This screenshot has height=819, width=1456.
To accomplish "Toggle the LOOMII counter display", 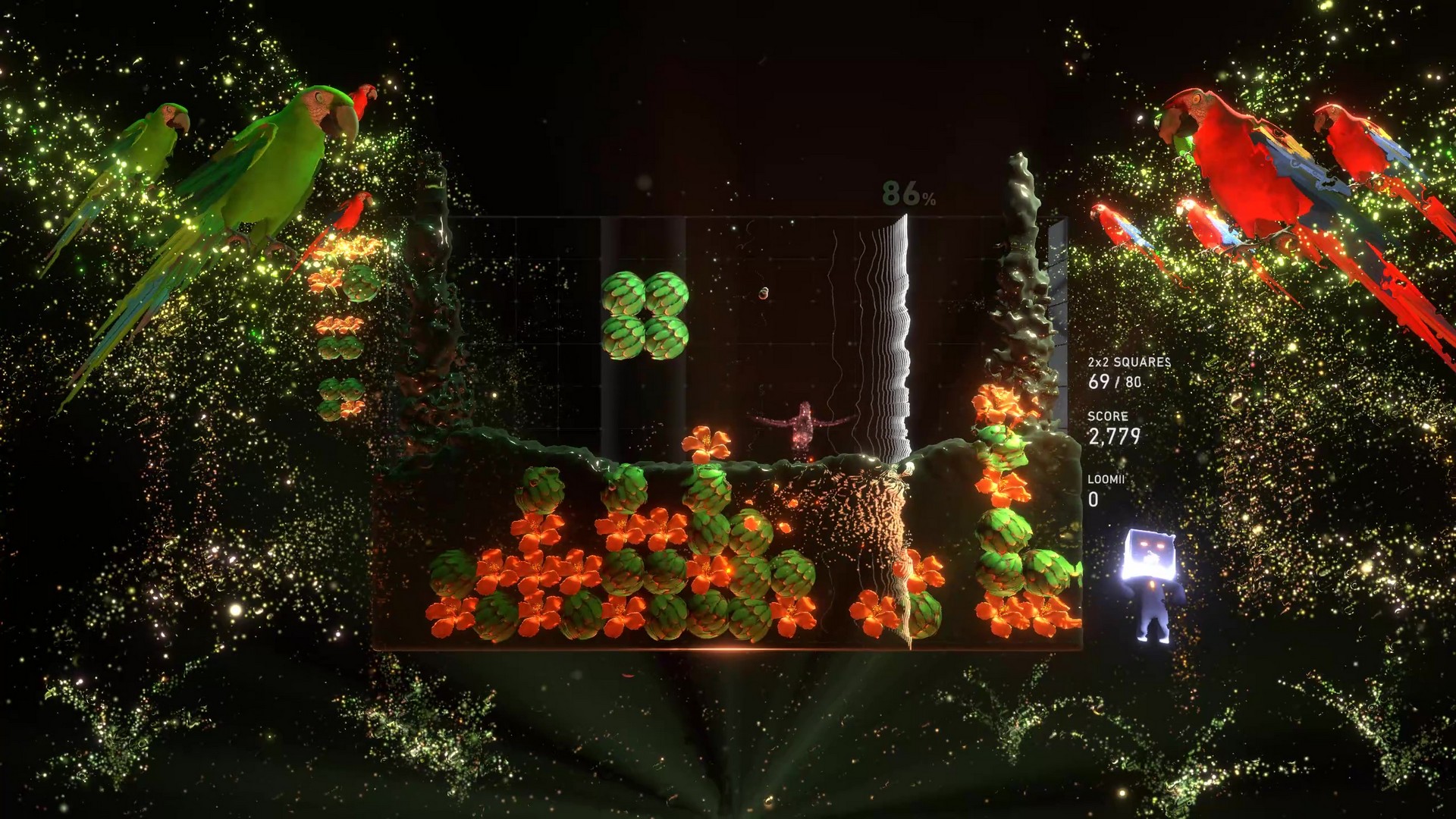I will (x=1107, y=483).
